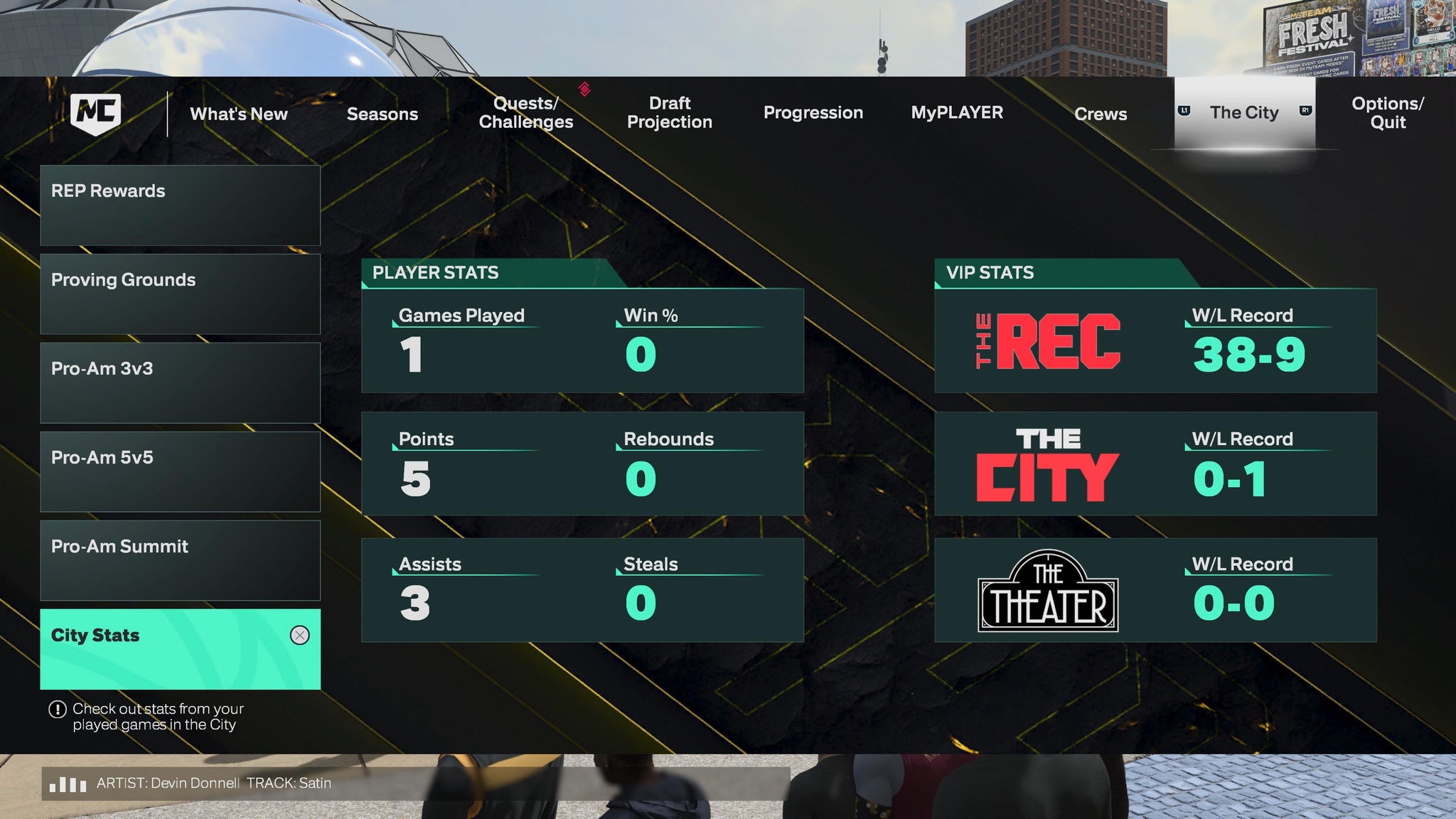Viewport: 1456px width, 819px height.
Task: Select the Pro-Am 3v3 entry
Action: [x=180, y=383]
